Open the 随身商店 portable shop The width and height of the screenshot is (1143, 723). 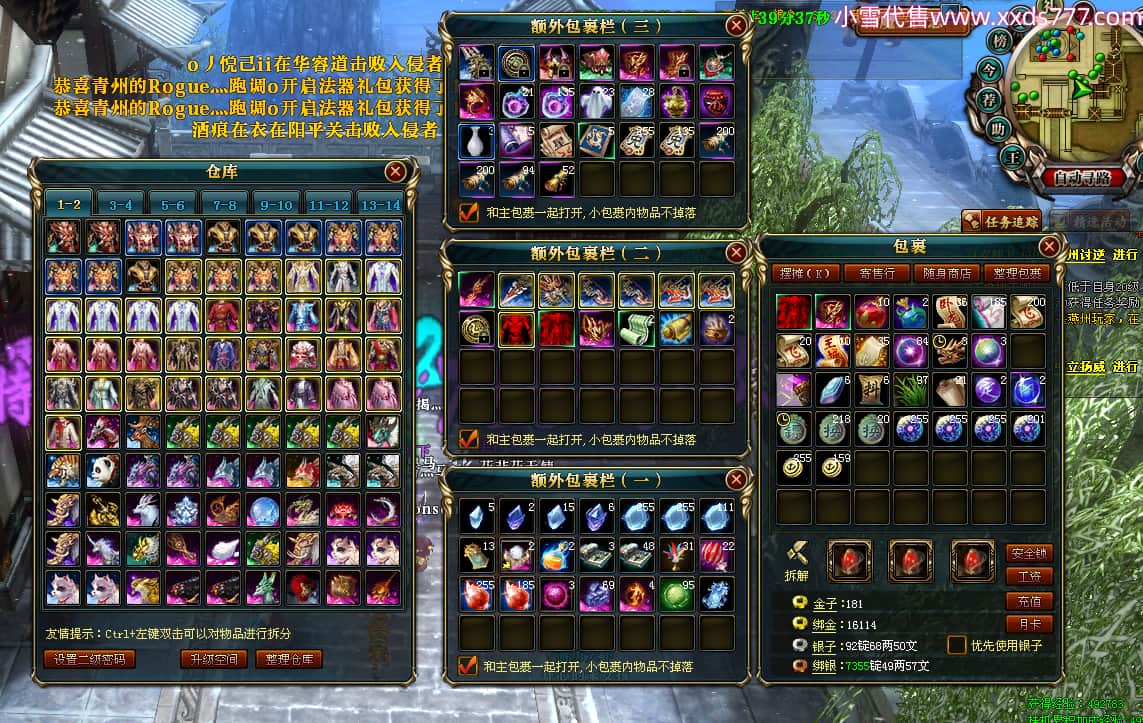coord(947,273)
